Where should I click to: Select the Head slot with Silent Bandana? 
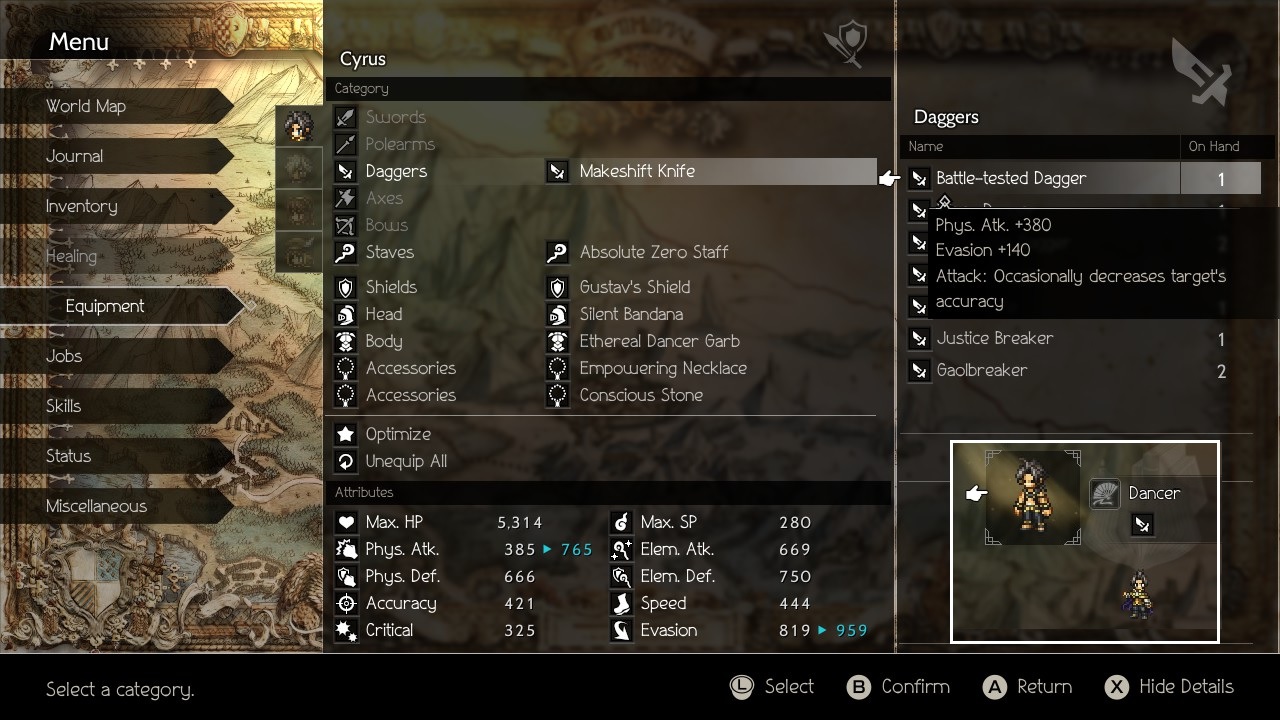[x=631, y=314]
